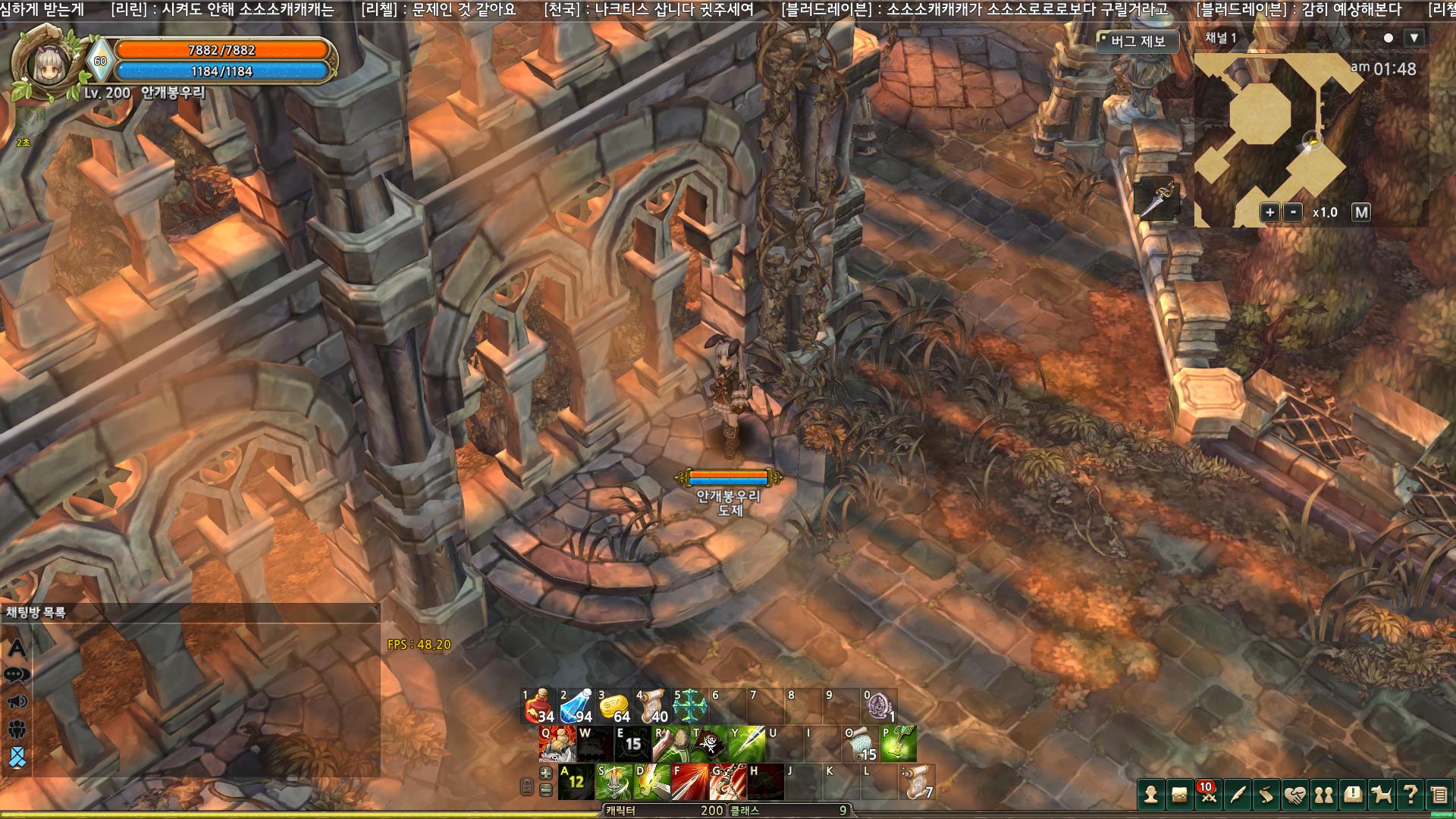Zoom out the minimap with minus button

coord(1293,212)
